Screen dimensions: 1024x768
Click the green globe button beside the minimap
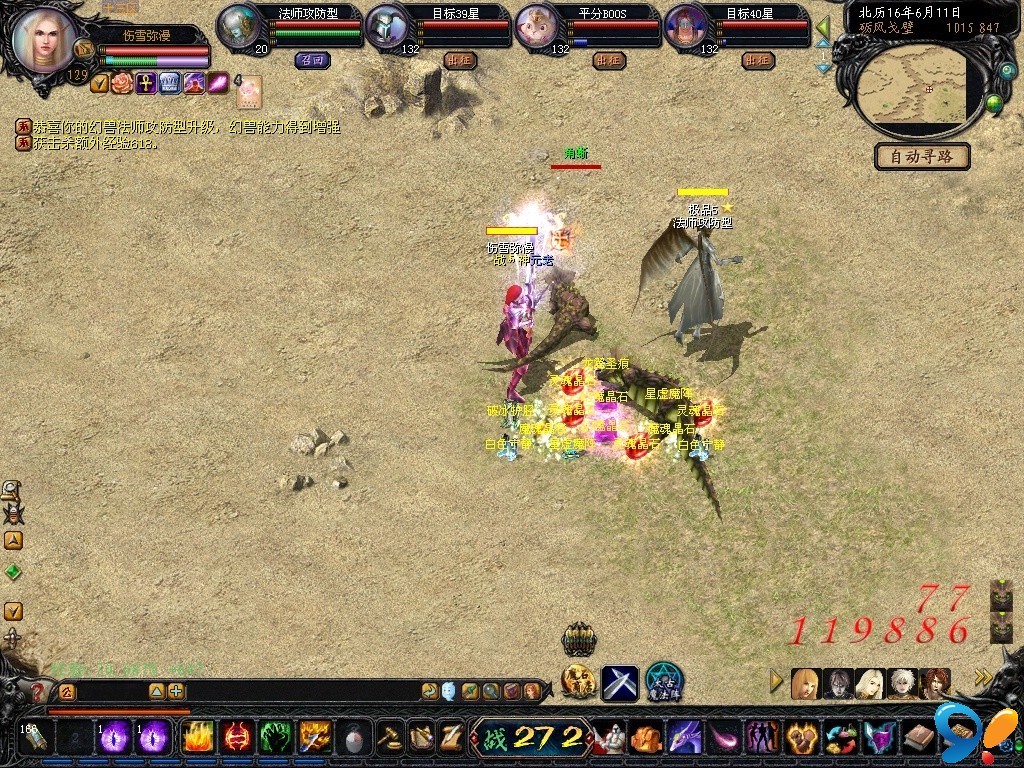pos(994,102)
